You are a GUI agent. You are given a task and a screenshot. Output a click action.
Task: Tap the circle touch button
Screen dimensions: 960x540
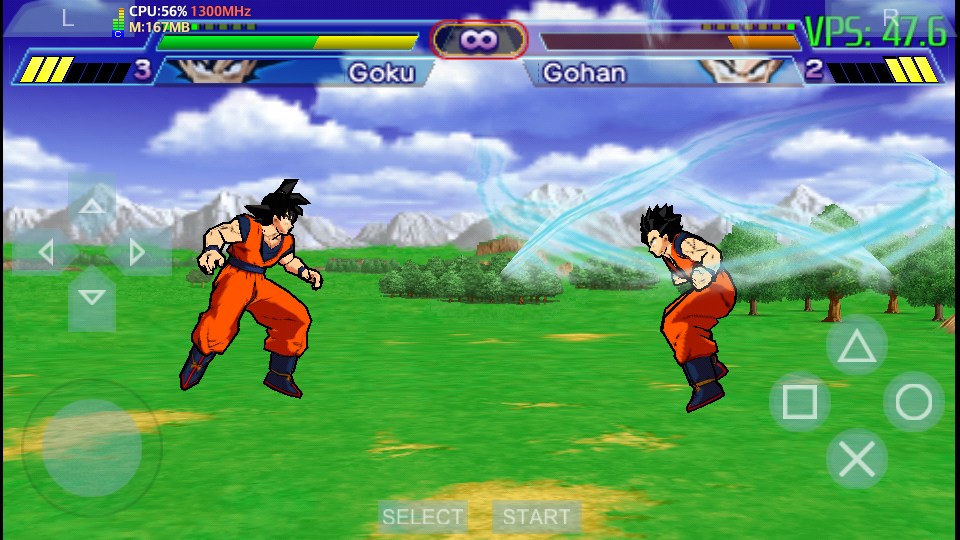coord(913,402)
